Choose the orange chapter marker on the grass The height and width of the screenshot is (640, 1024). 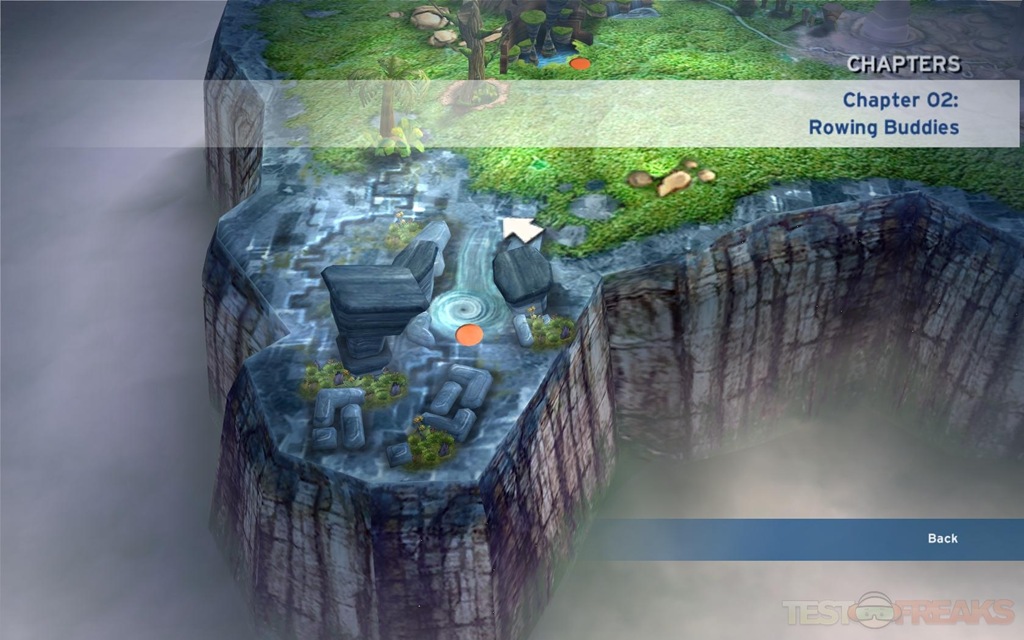point(580,64)
